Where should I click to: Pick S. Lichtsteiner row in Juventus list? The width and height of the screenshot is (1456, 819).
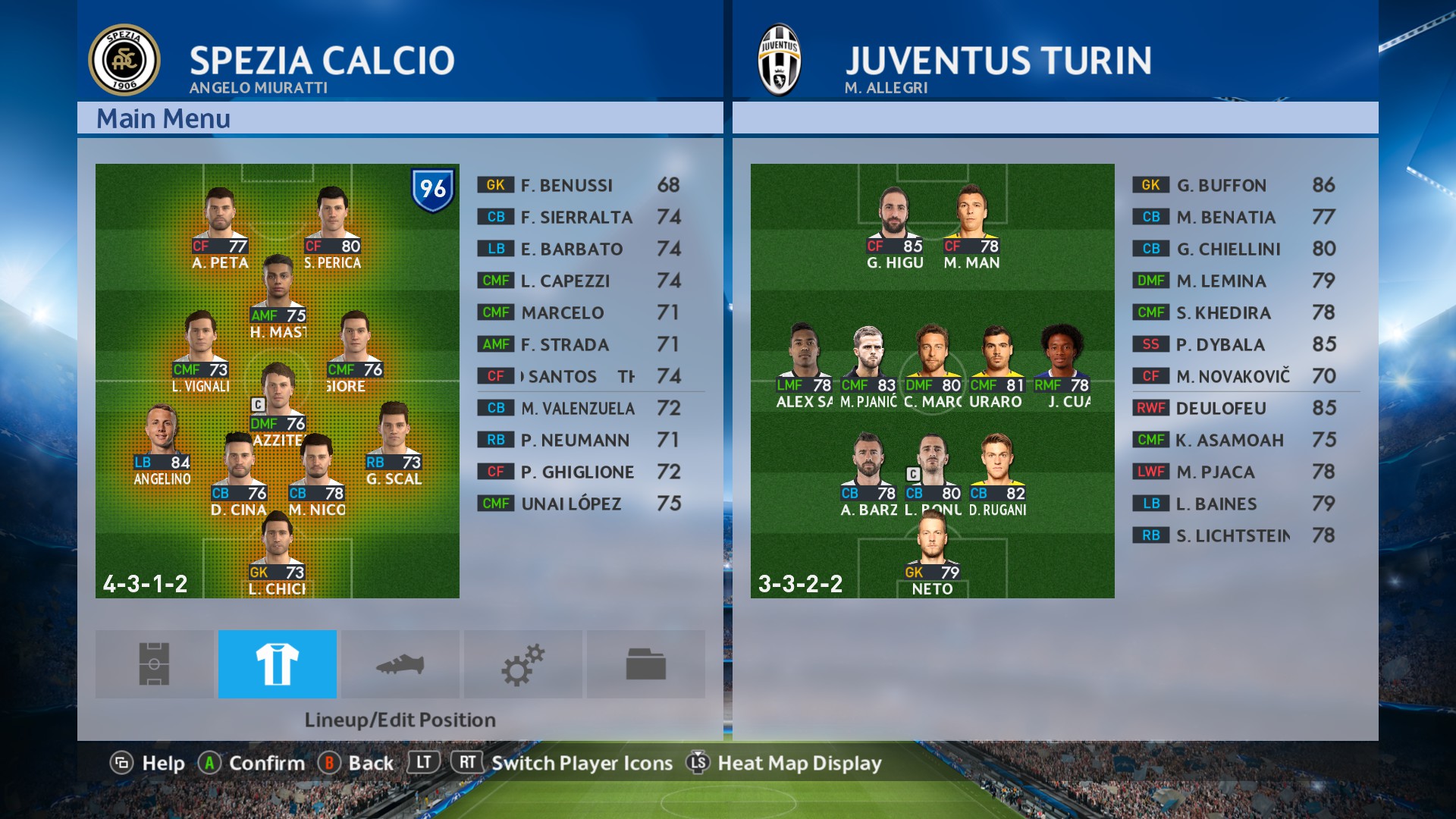tap(1245, 535)
